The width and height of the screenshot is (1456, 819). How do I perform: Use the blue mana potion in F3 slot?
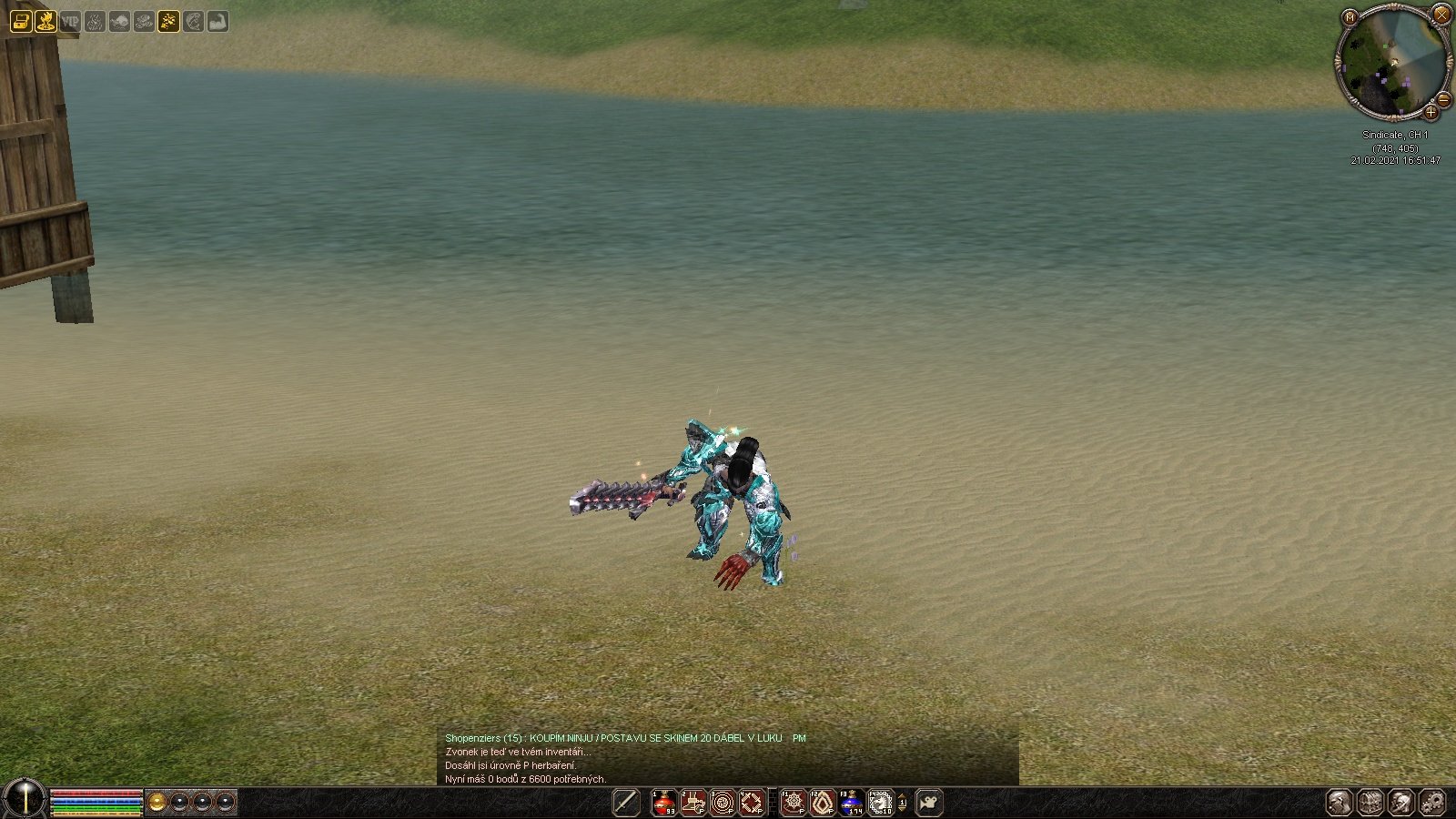tap(852, 803)
